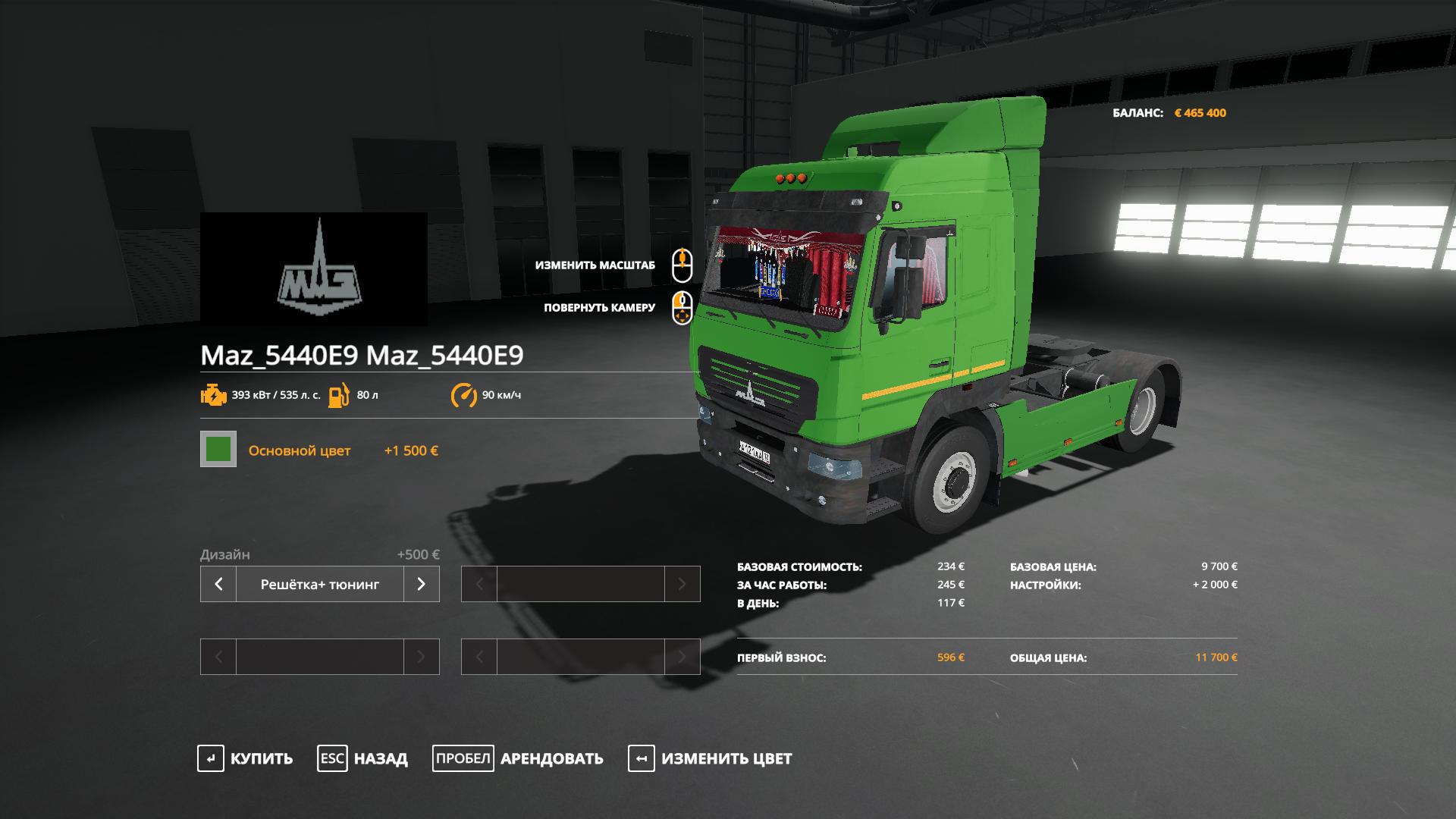The width and height of the screenshot is (1456, 819).
Task: Click the green Основной цвет color swatch
Action: pos(218,449)
